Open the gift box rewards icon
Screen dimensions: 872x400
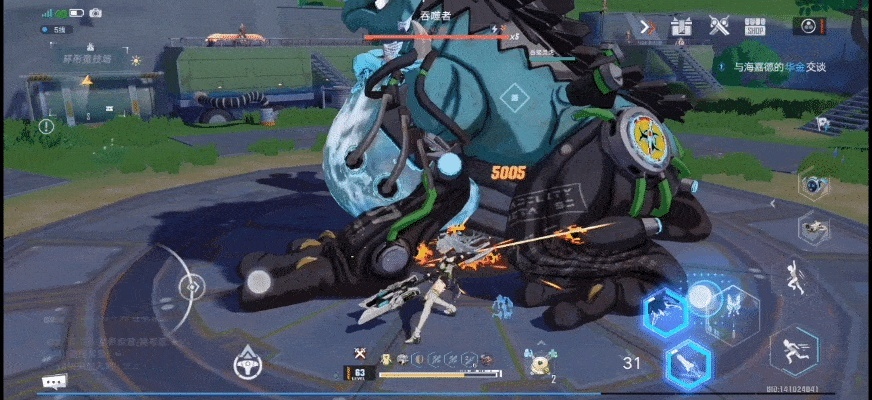[x=682, y=26]
